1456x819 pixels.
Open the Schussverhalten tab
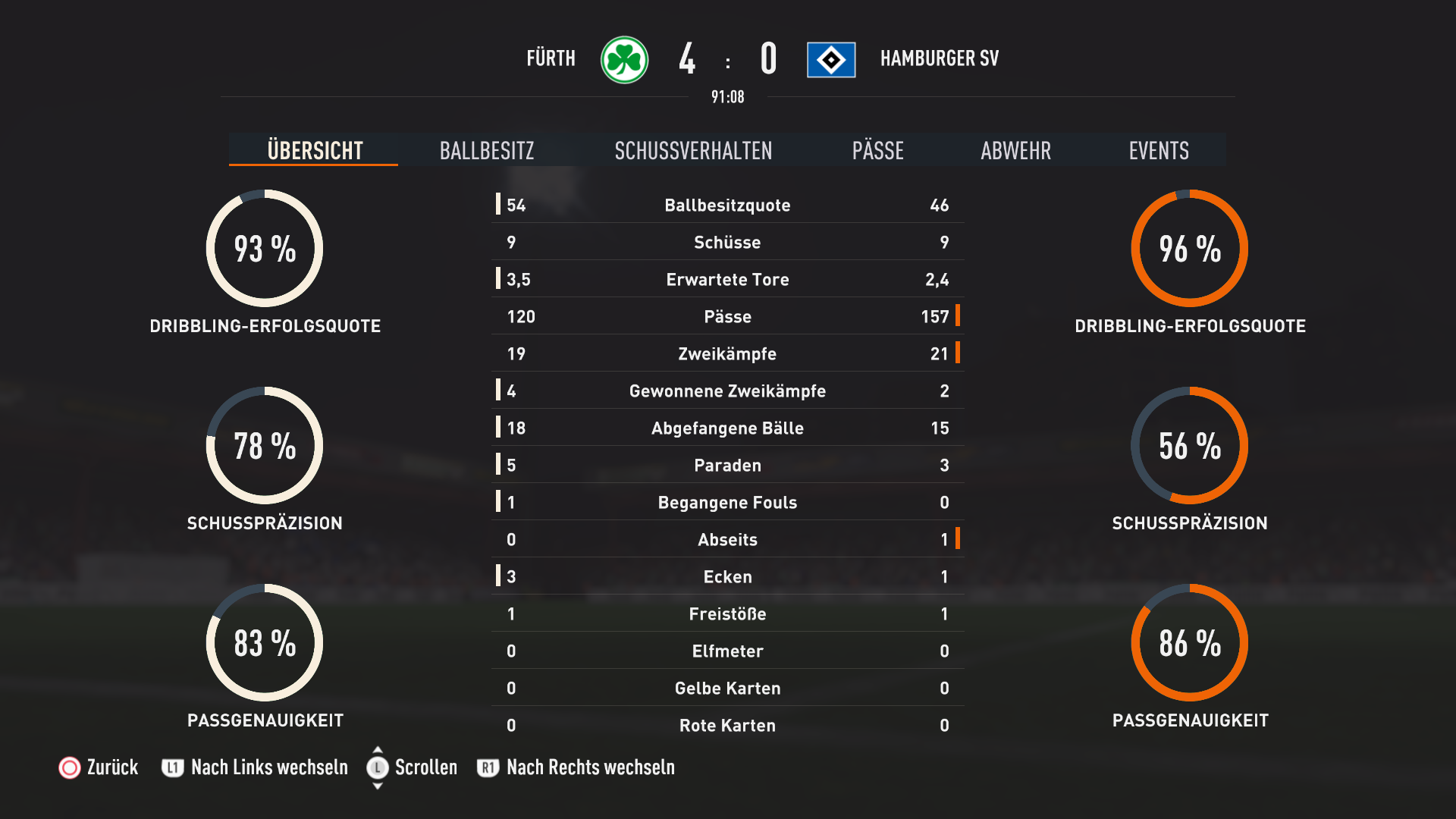[x=693, y=150]
